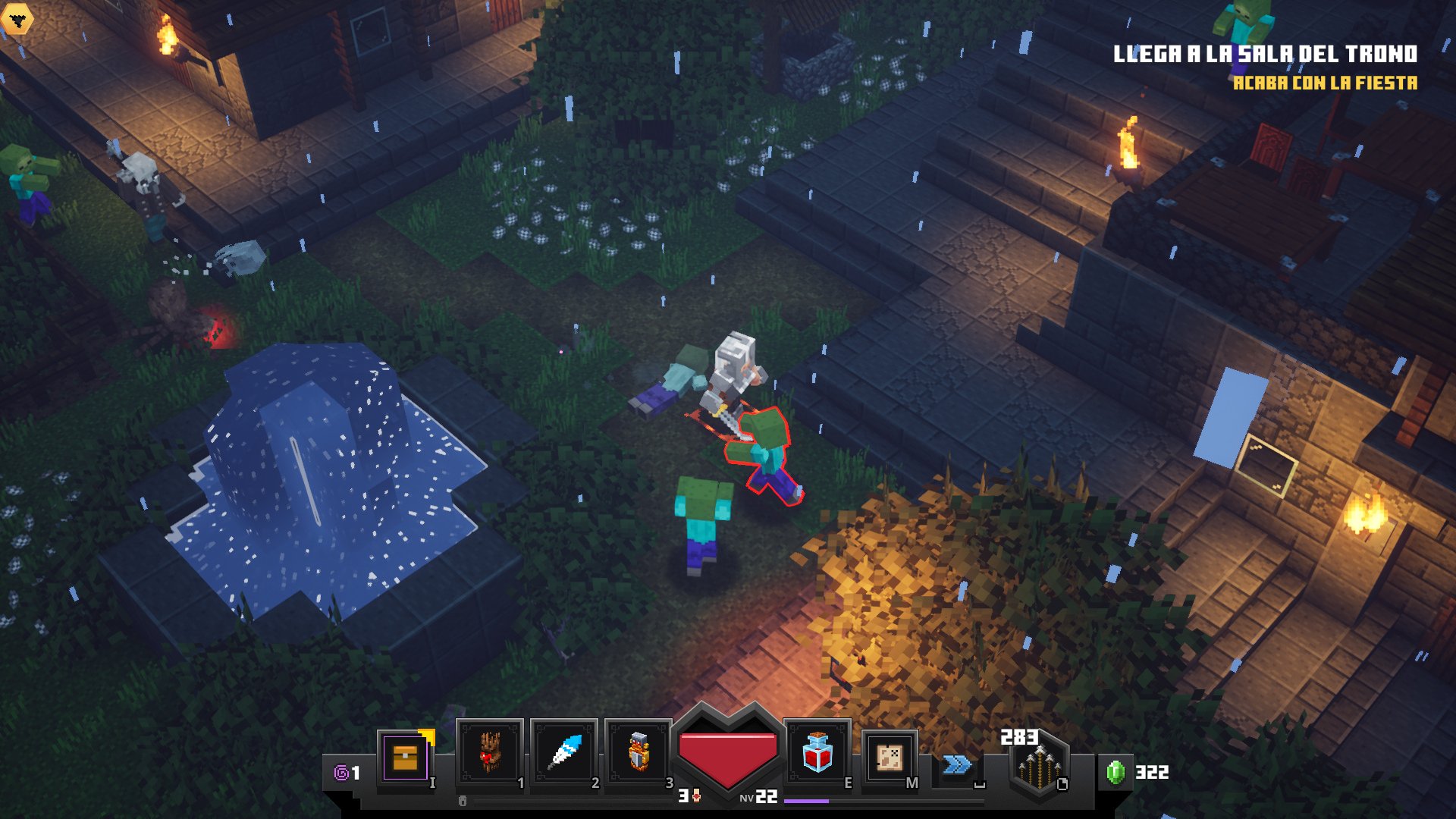Viewport: 1456px width, 819px height.
Task: Trigger the blue double-arrow dodge roll
Action: [957, 764]
